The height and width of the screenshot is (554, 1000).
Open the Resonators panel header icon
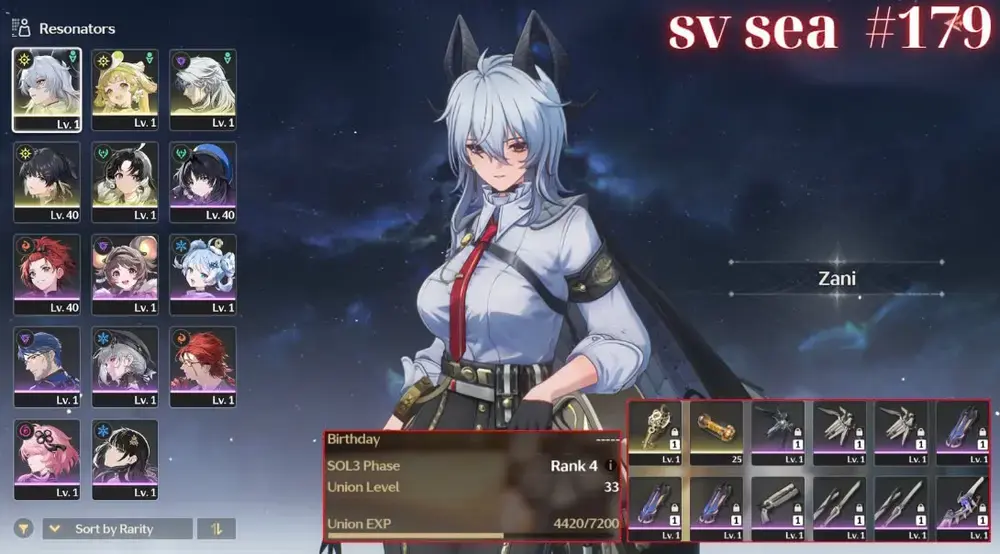[22, 27]
